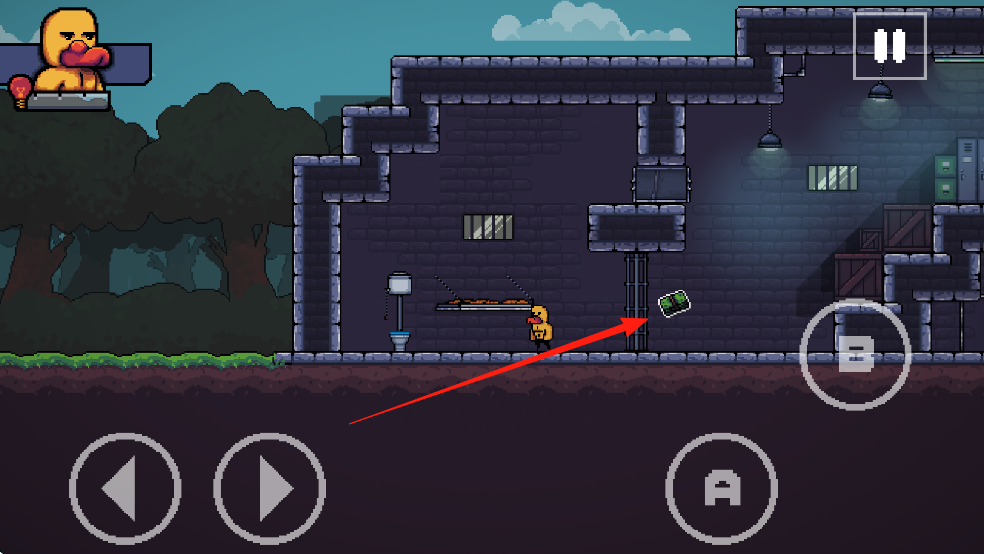Screen dimensions: 984x554
Task: Tap the round A action button
Action: pos(721,488)
